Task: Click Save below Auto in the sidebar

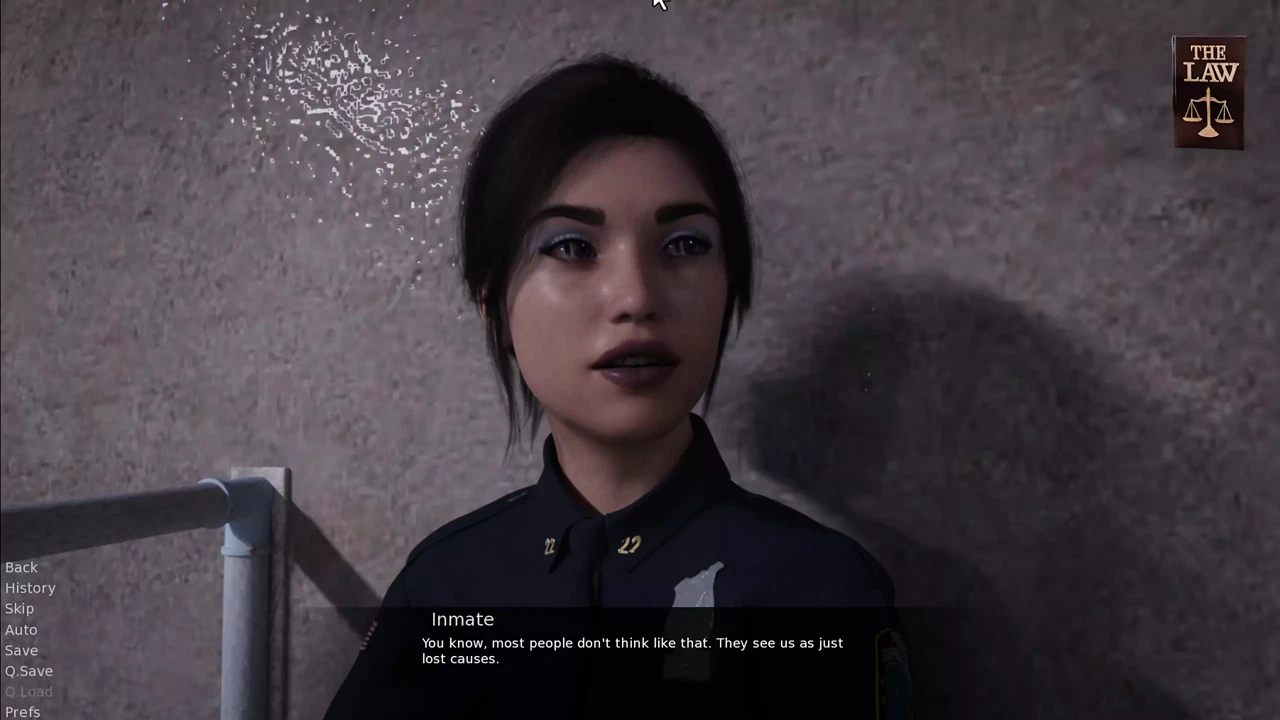Action: (x=21, y=650)
